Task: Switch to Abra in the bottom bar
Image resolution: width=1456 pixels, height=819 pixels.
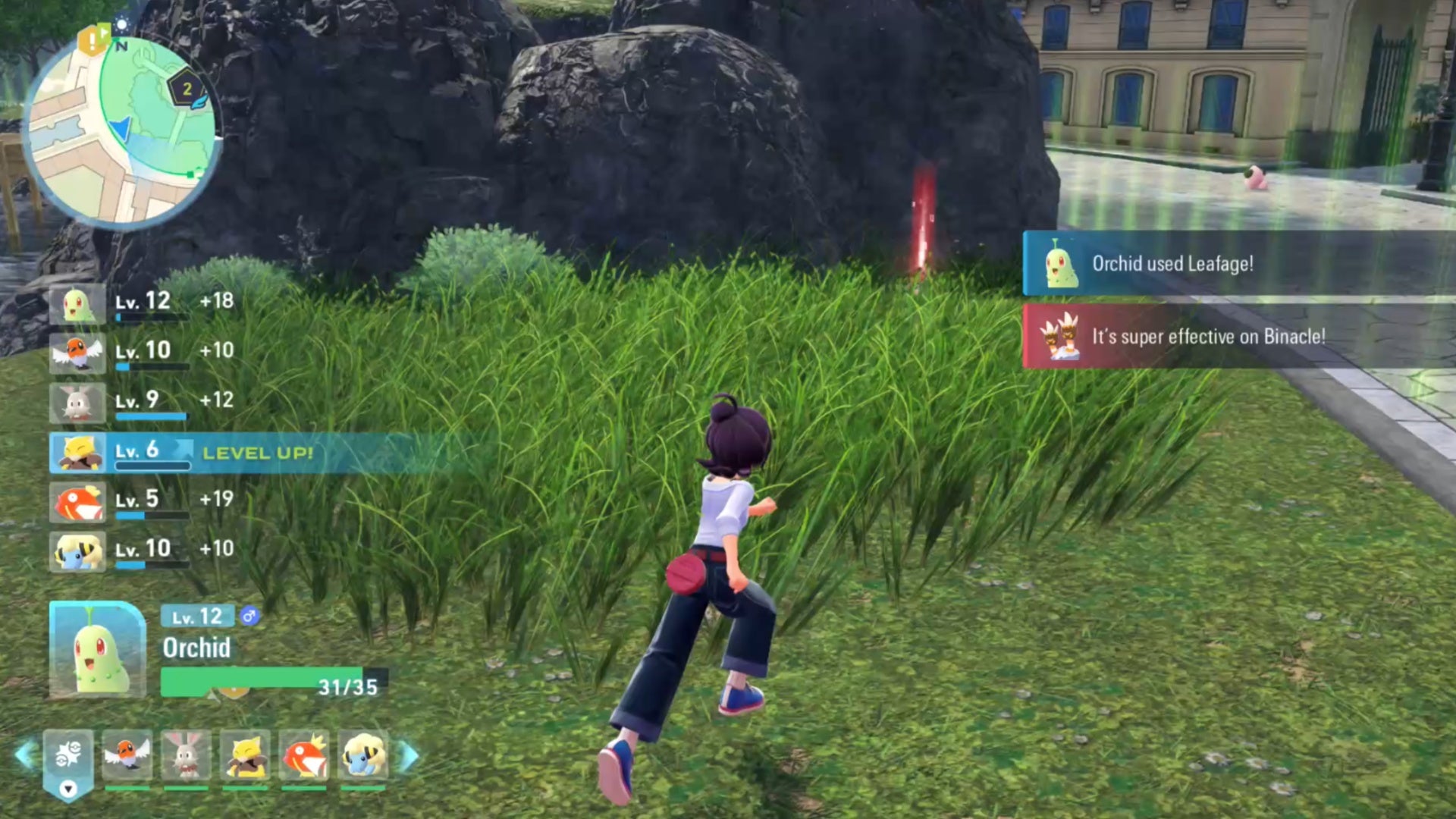Action: pyautogui.click(x=245, y=755)
